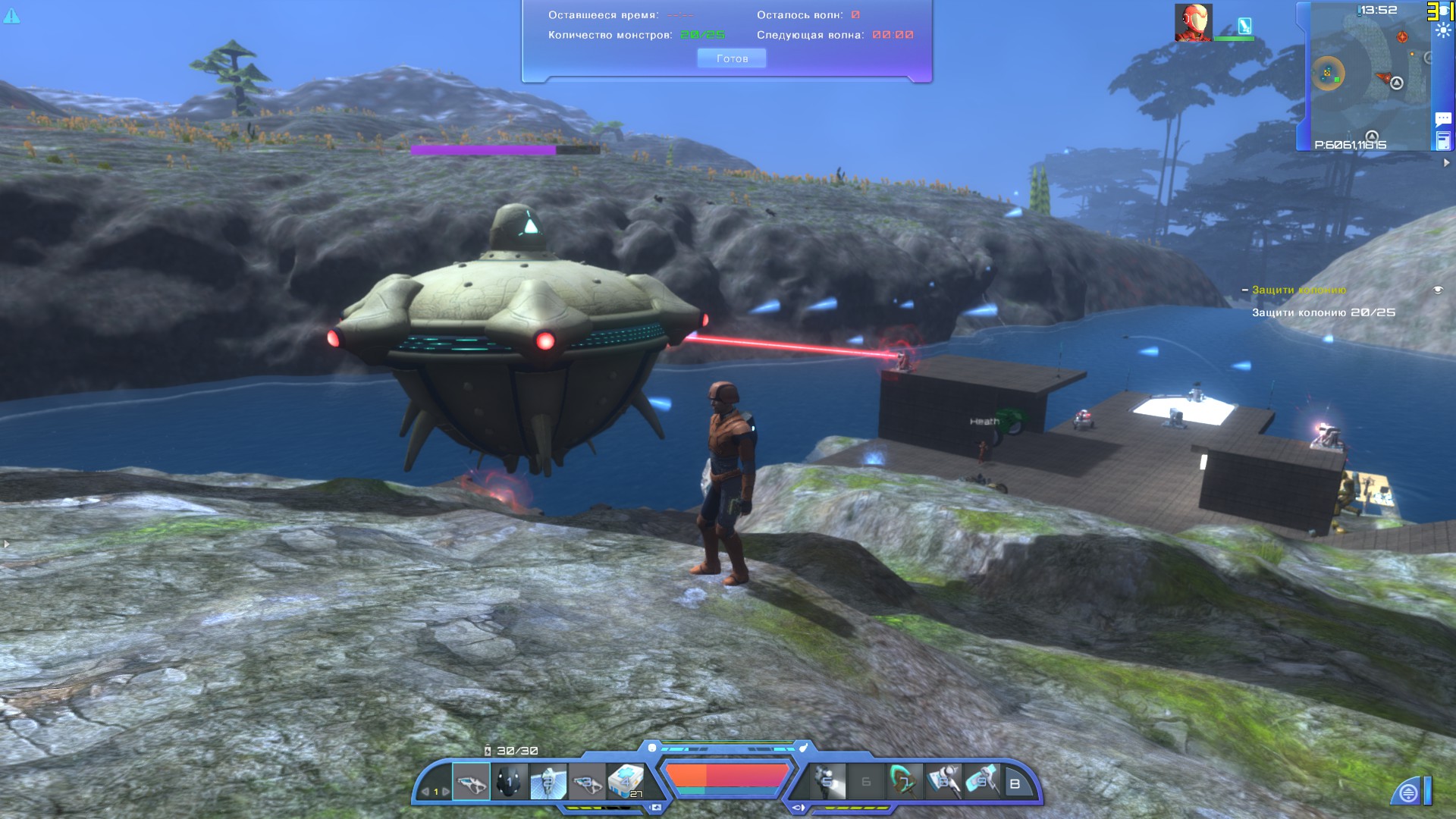Viewport: 1456px width, 819px height.
Task: Choose the medkit slot with 27 count
Action: [626, 781]
